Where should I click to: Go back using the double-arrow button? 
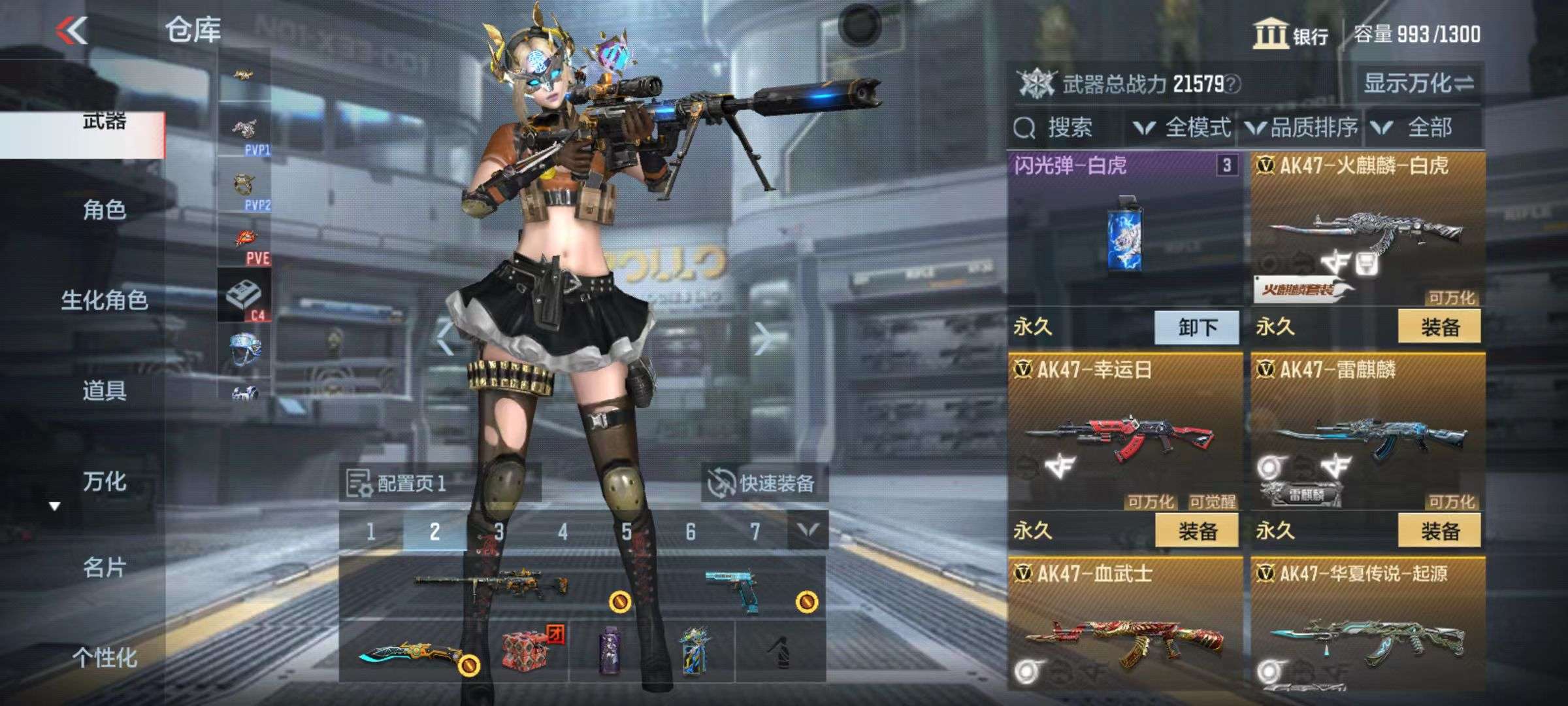[x=72, y=30]
